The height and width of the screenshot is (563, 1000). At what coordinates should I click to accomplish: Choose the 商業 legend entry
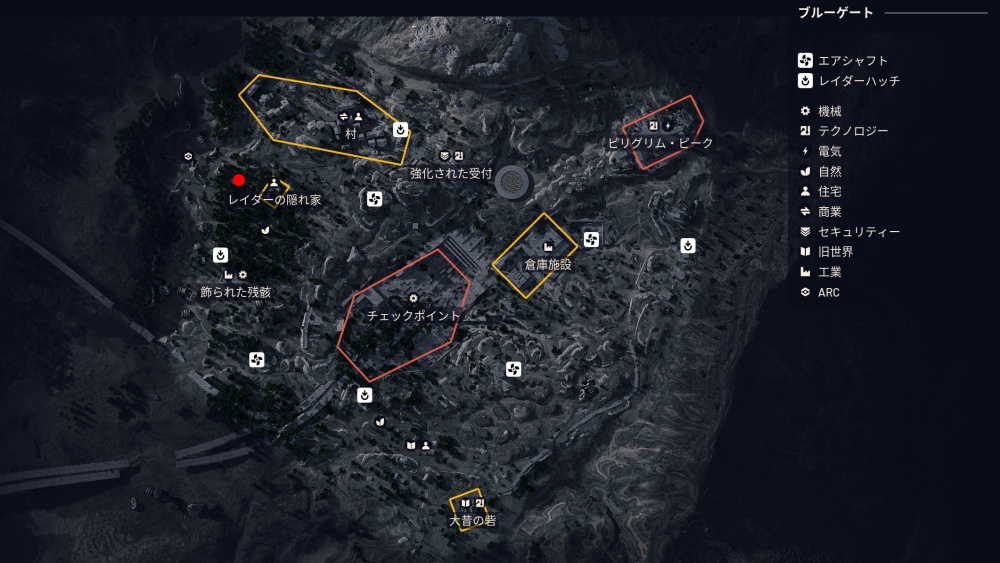coord(829,211)
